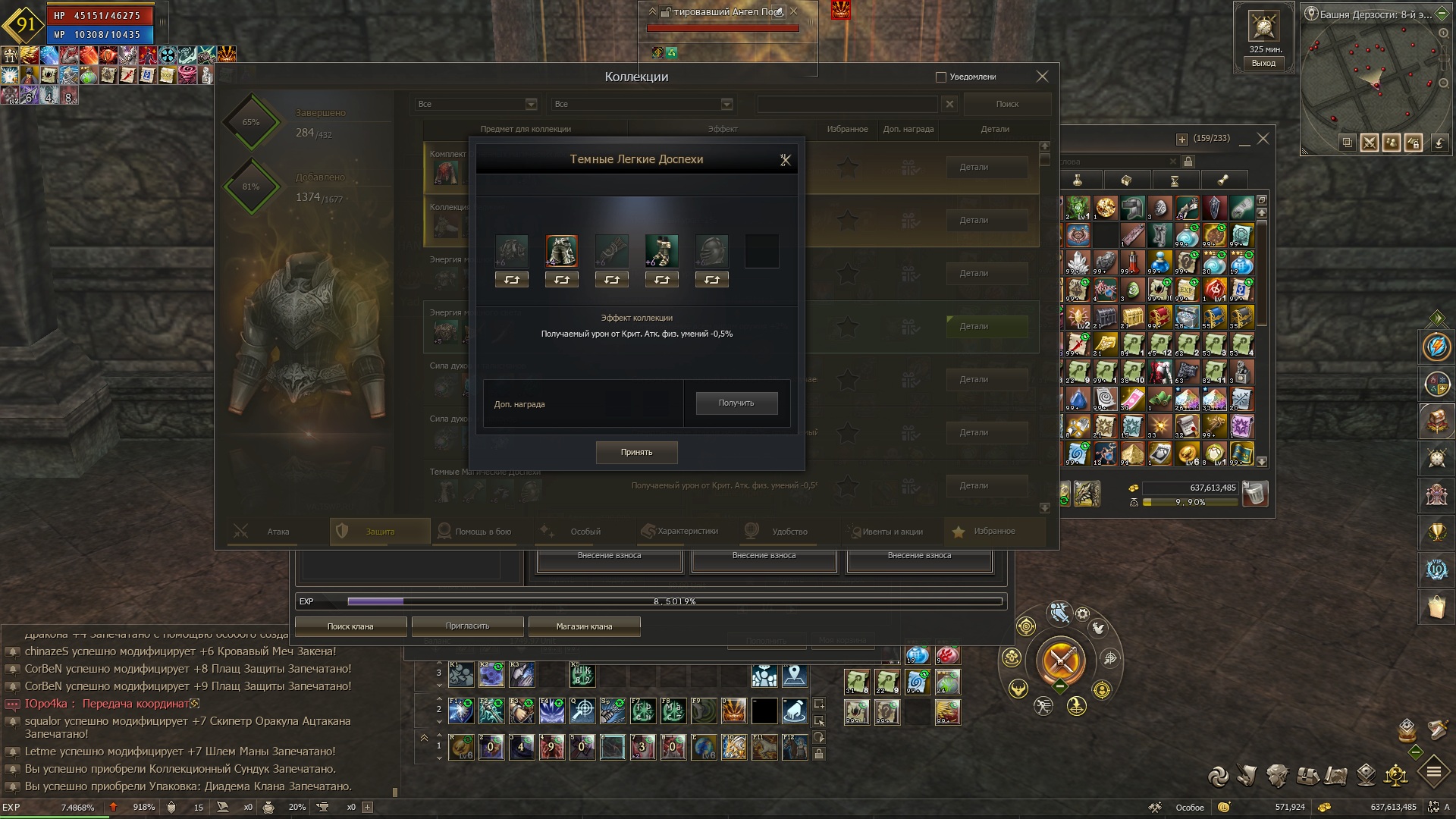
Task: Open the Характеристики tab
Action: pos(687,532)
